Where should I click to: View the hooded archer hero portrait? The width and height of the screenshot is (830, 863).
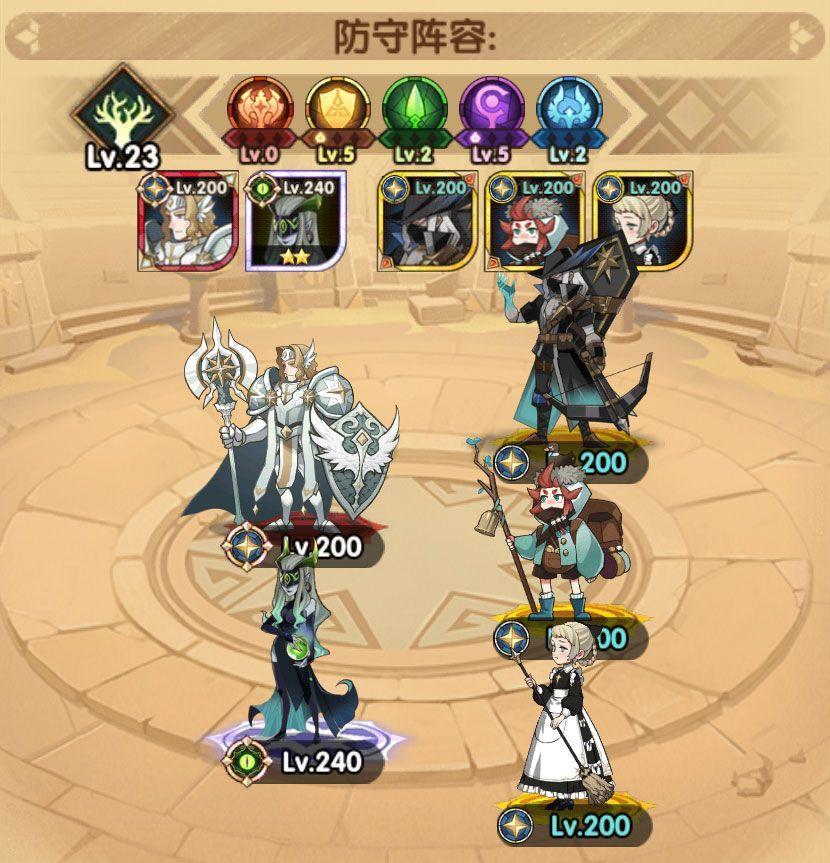click(x=427, y=222)
